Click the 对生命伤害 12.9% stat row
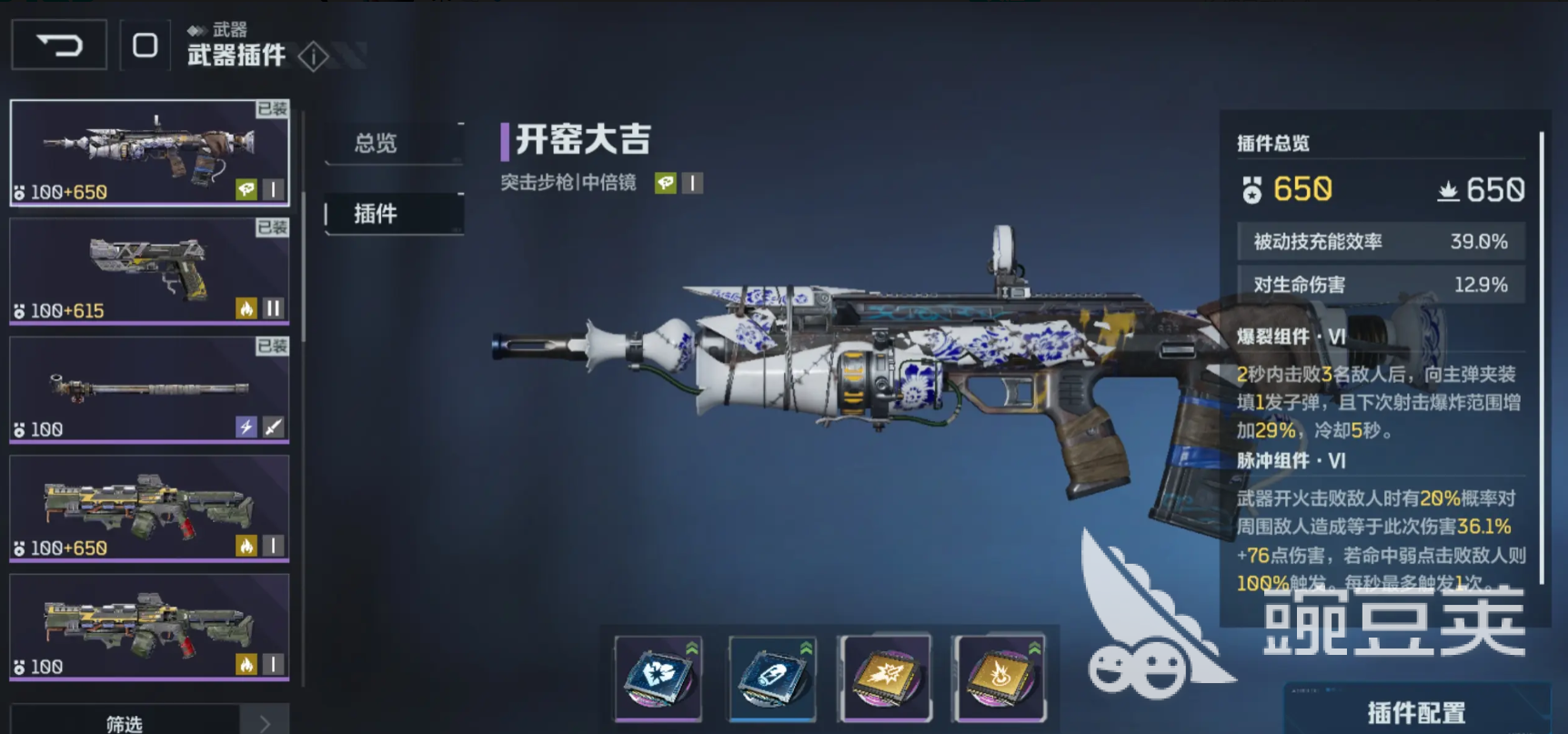1568x734 pixels. pos(1379,285)
